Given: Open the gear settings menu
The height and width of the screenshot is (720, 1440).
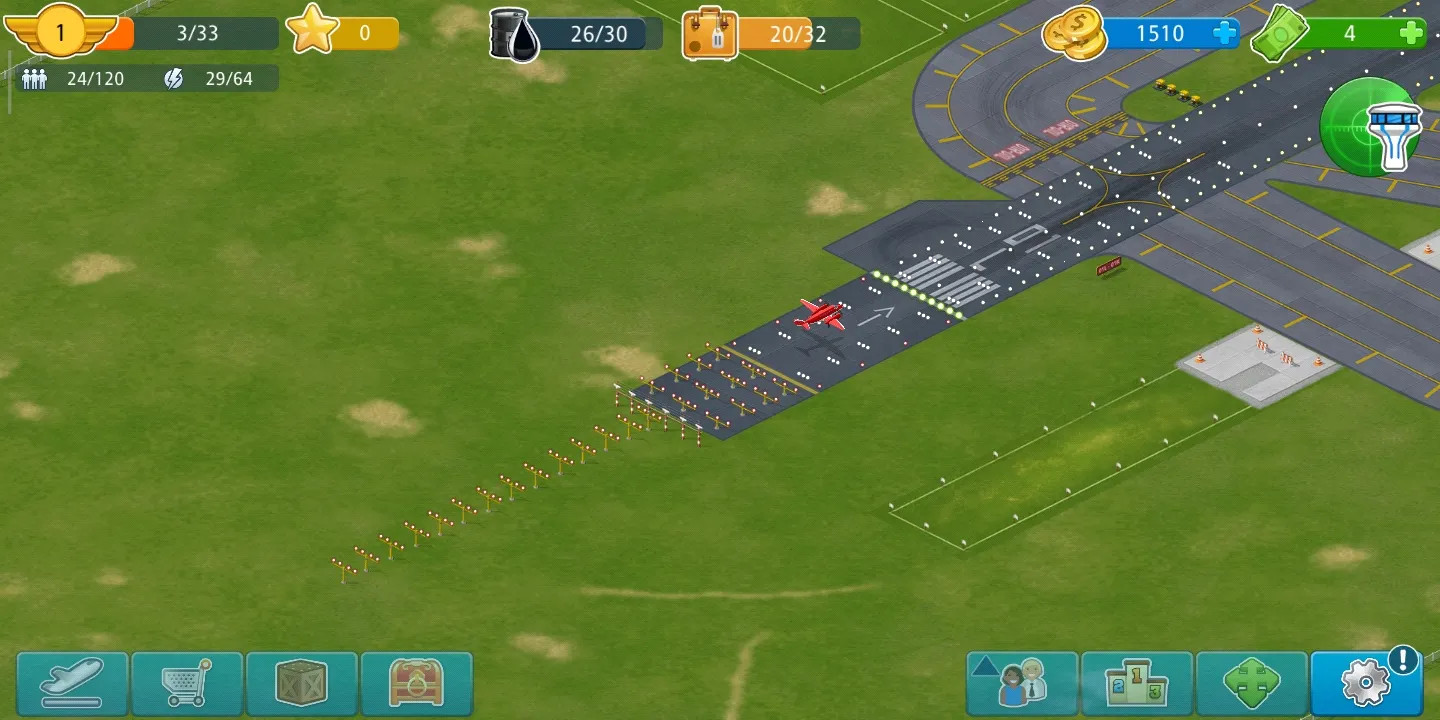Looking at the screenshot, I should point(1366,682).
